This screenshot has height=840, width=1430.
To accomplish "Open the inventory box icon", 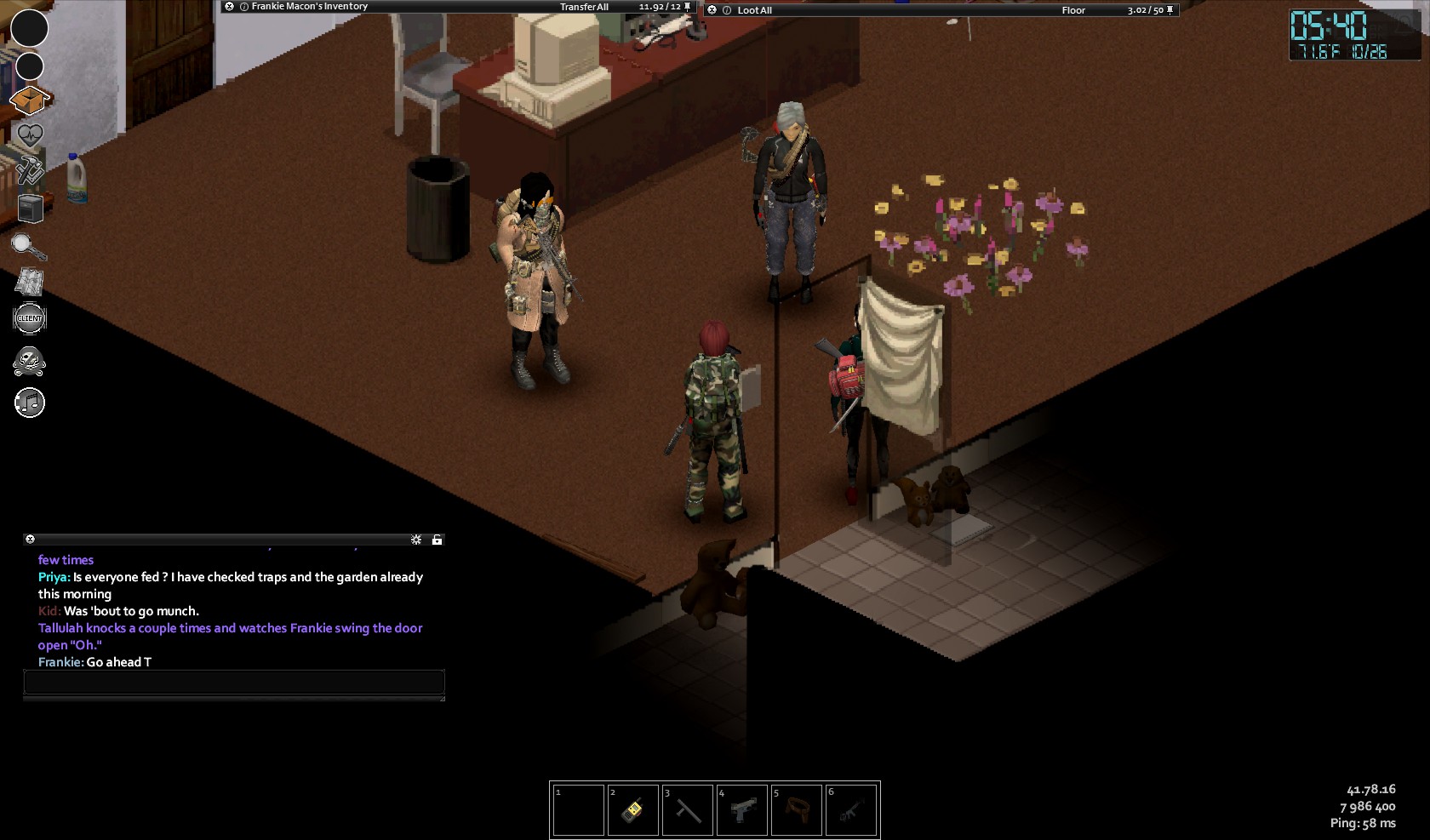I will 30,100.
